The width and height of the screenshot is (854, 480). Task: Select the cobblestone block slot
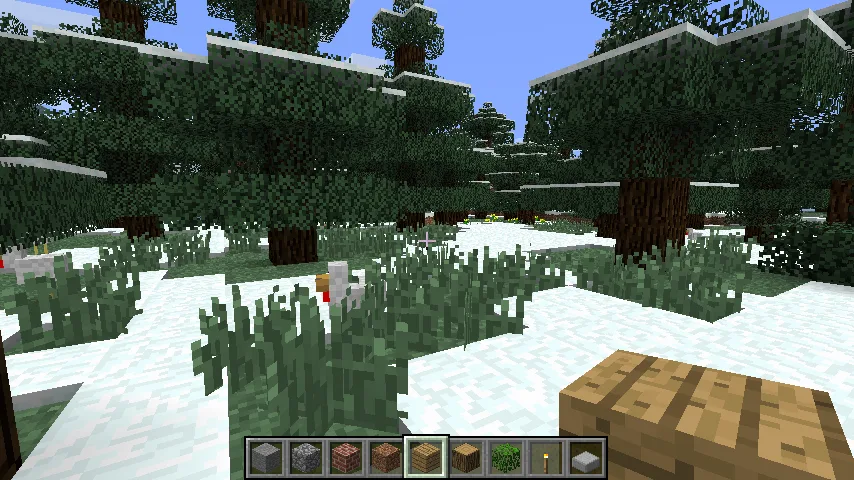tap(306, 459)
